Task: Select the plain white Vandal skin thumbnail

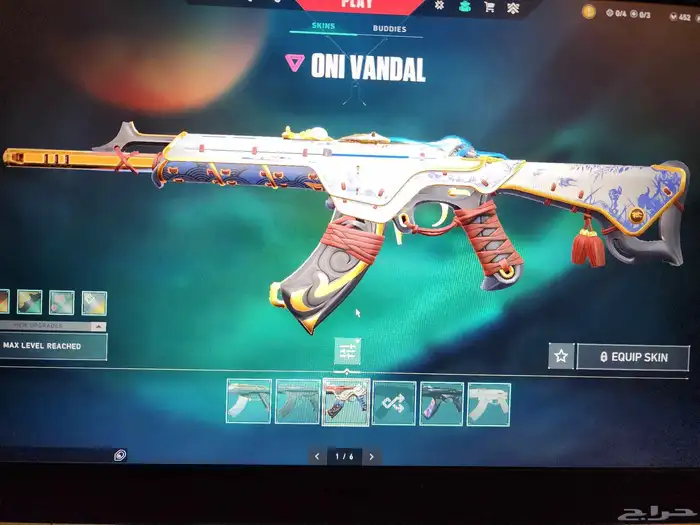Action: pos(488,403)
